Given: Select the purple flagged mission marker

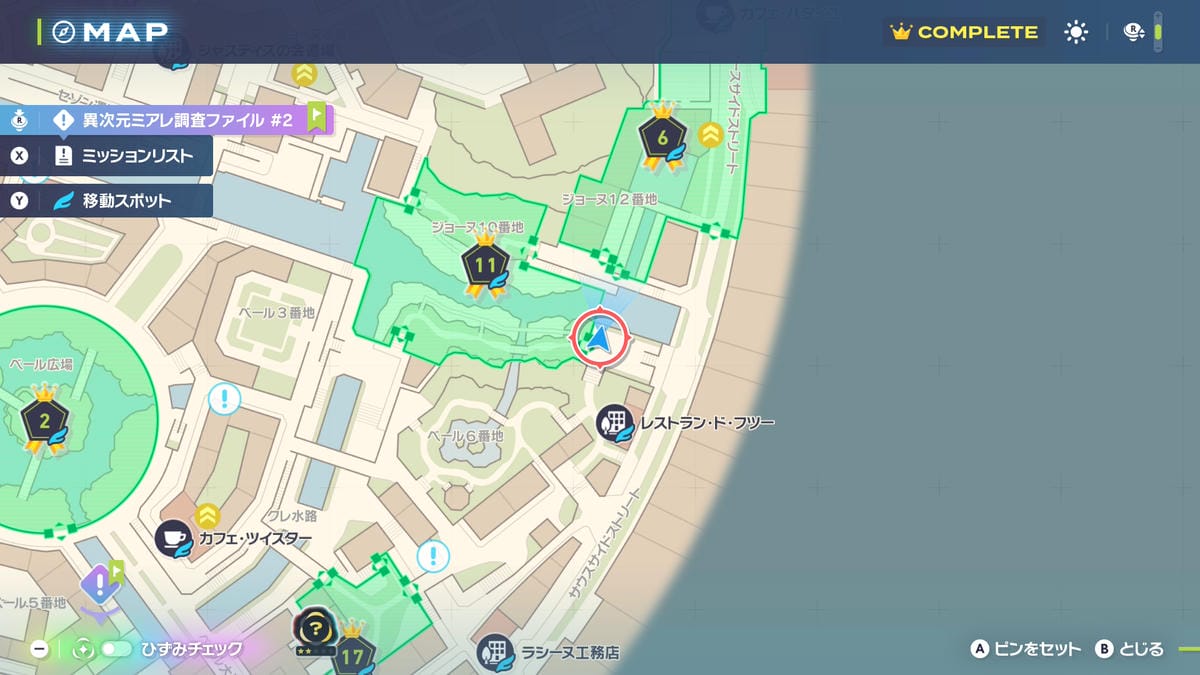Looking at the screenshot, I should click(x=100, y=584).
